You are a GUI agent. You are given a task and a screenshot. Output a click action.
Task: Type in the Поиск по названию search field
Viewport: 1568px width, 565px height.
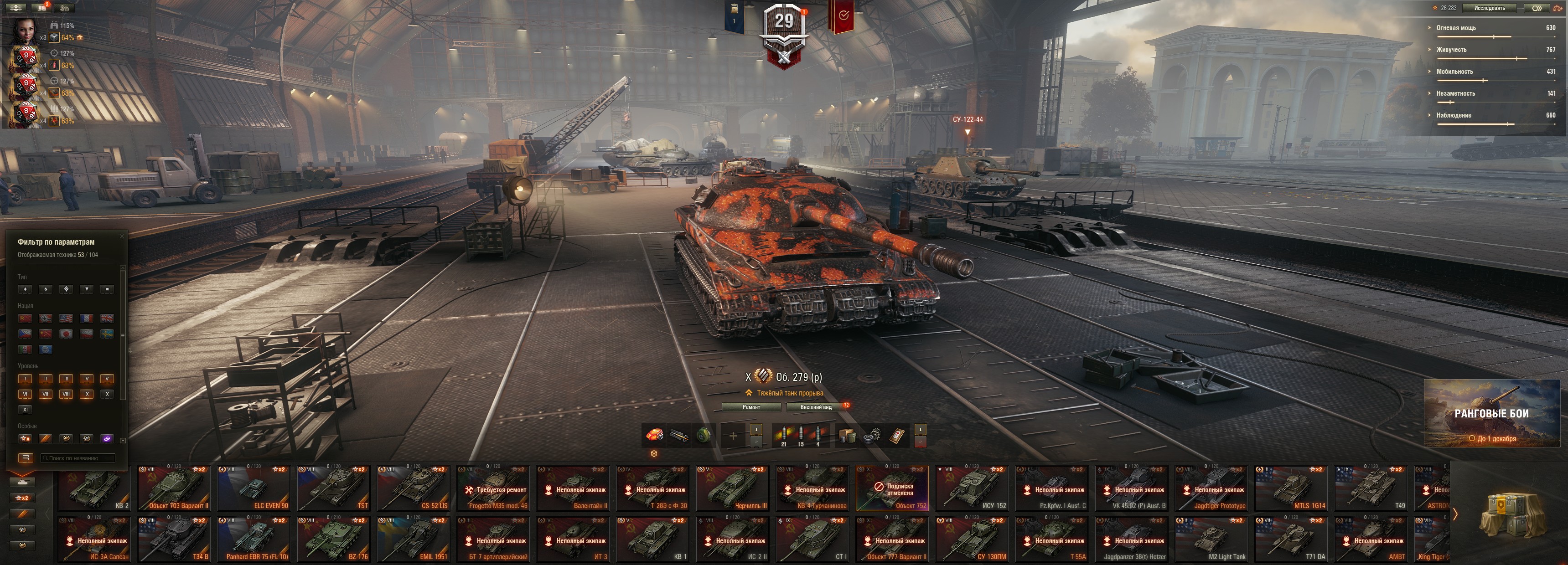click(x=78, y=458)
